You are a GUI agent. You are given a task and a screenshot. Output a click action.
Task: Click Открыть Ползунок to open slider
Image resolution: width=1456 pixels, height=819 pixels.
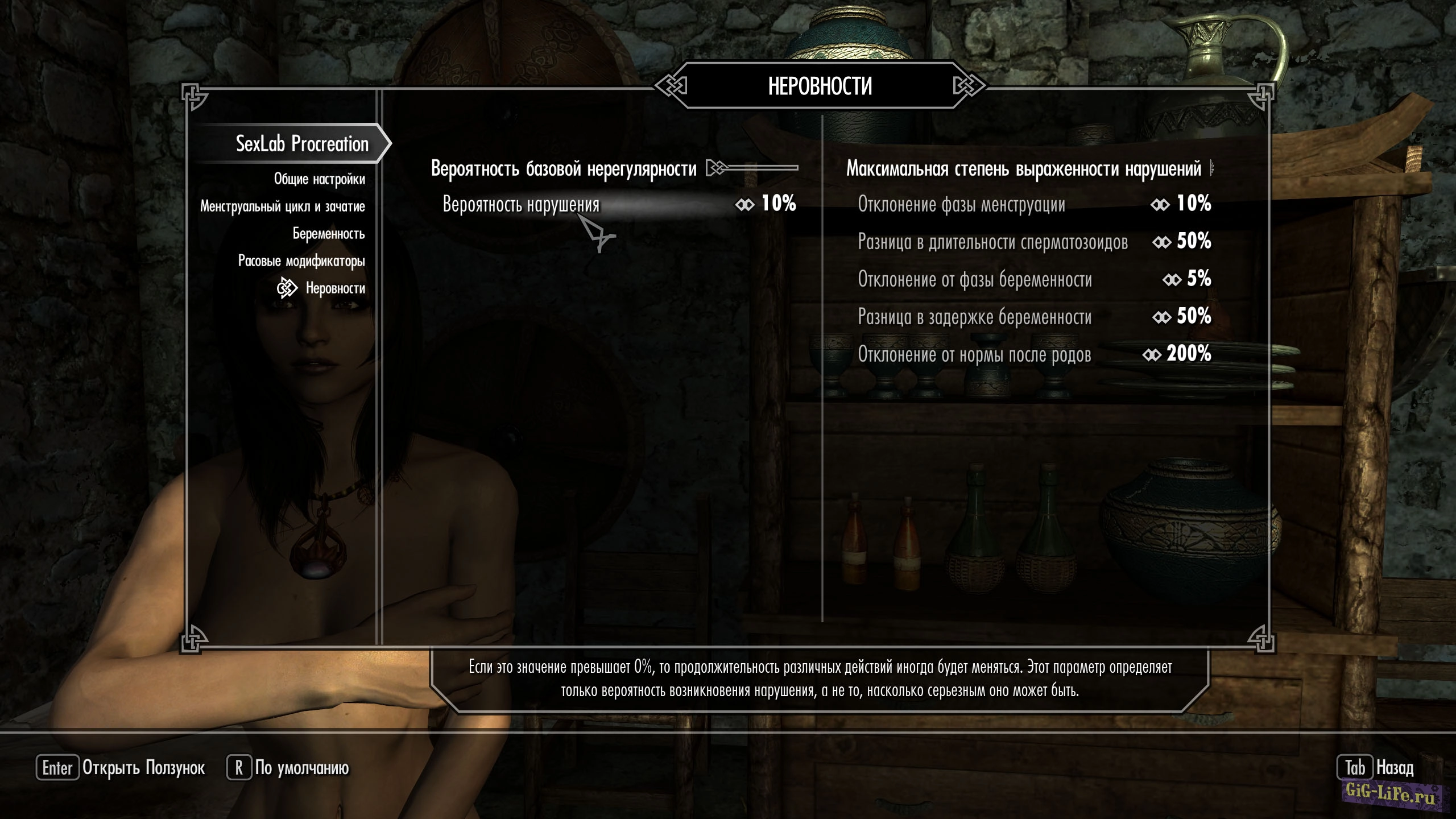(x=121, y=768)
